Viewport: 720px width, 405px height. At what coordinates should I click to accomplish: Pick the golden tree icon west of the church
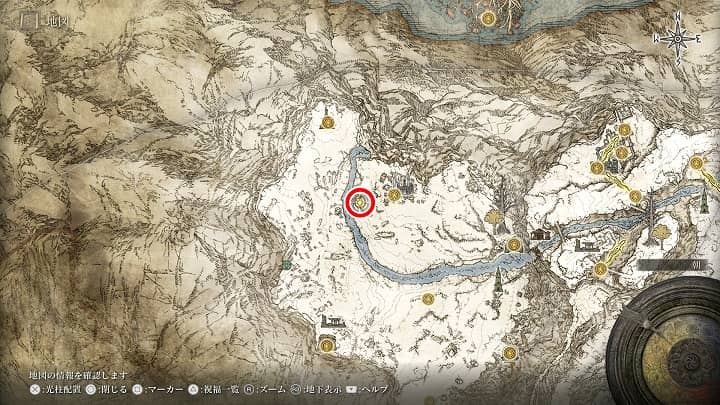tap(494, 214)
